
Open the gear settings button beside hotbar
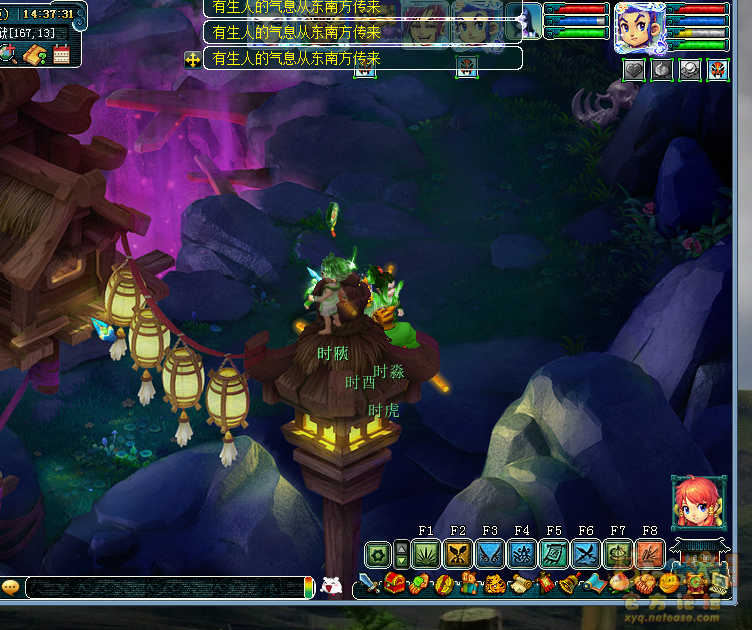tap(378, 554)
